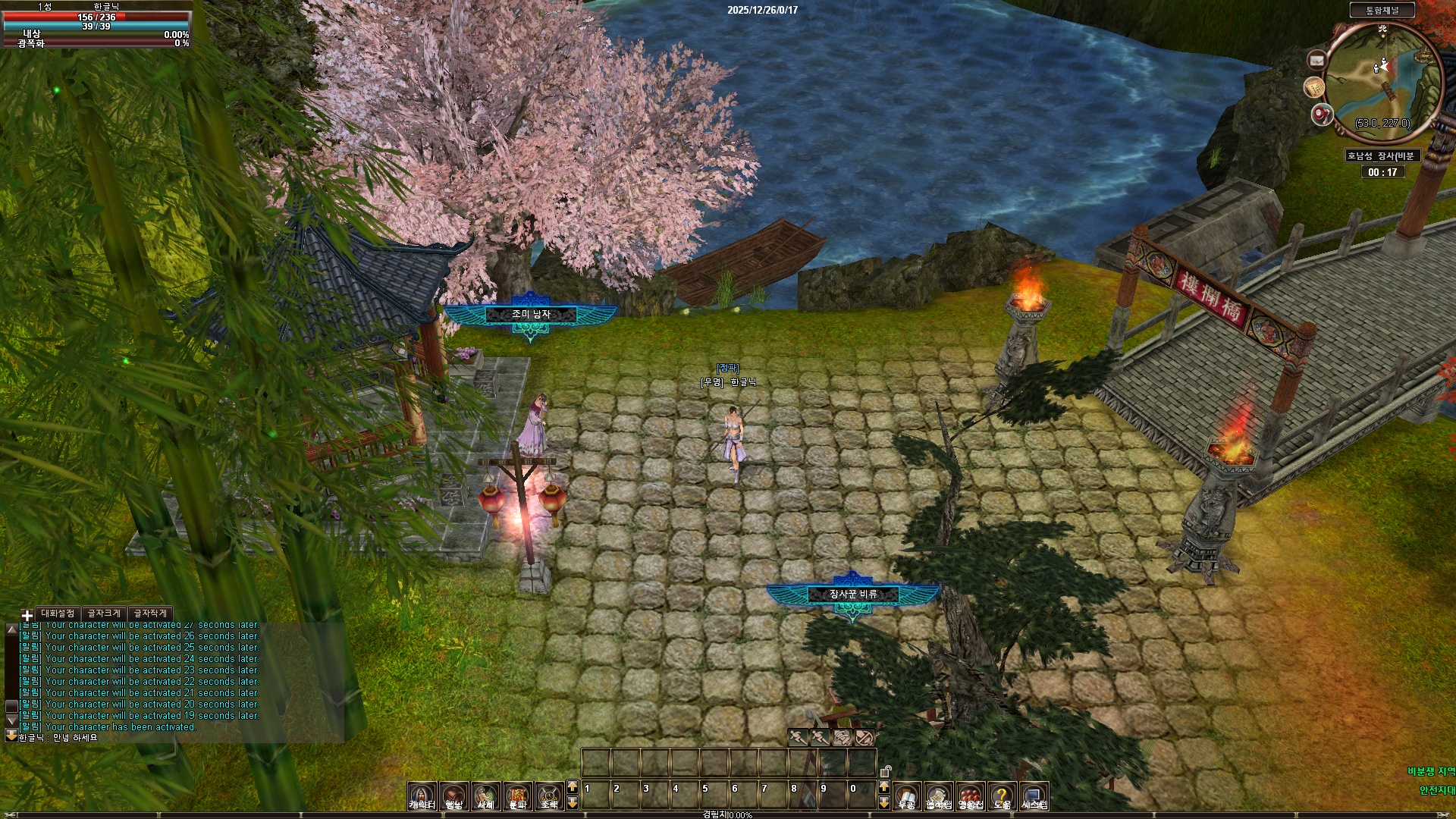Click the red megaphone icon by minimap
Image resolution: width=1456 pixels, height=819 pixels.
[x=1321, y=115]
